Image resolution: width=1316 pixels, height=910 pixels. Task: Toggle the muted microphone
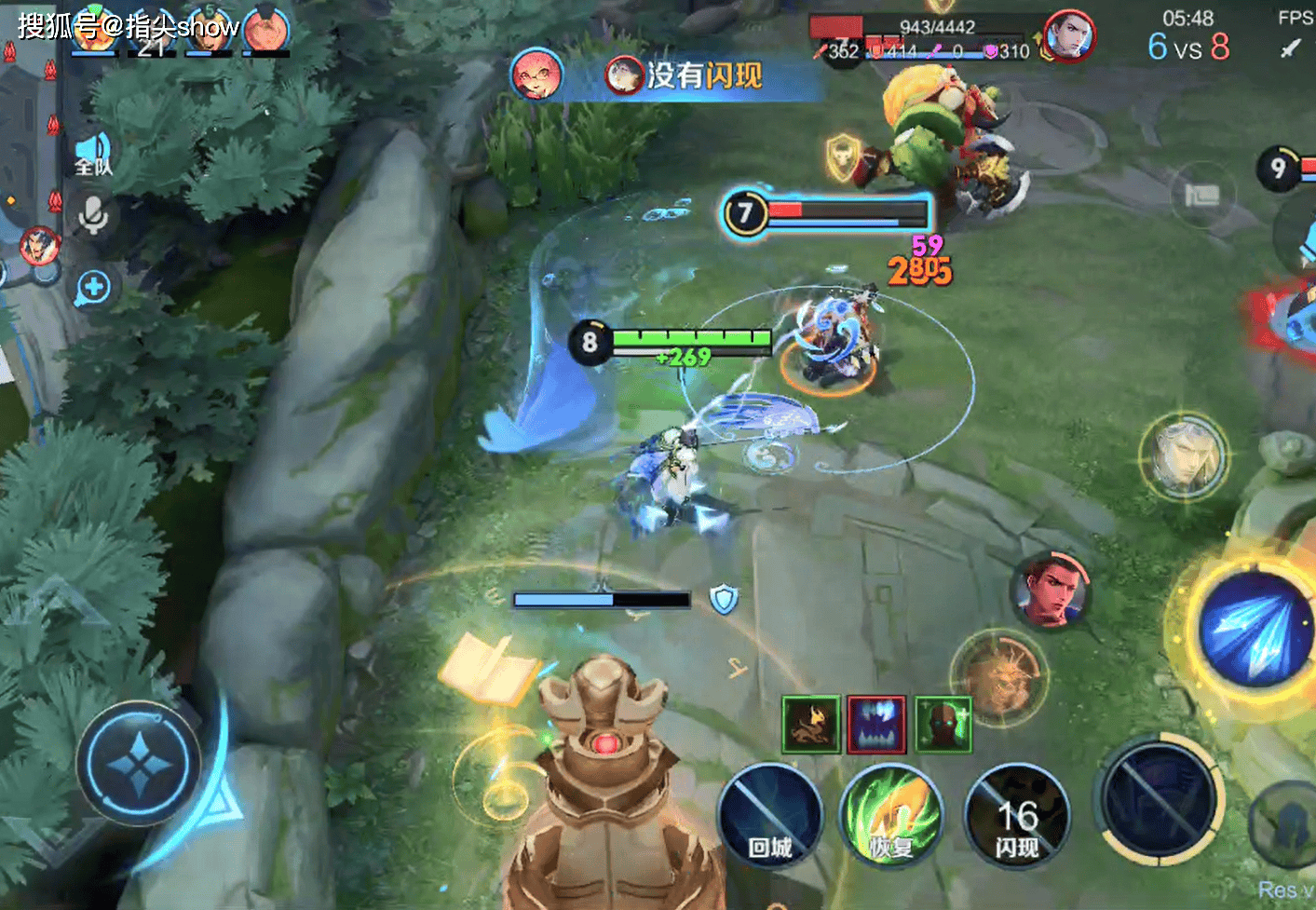click(x=93, y=216)
